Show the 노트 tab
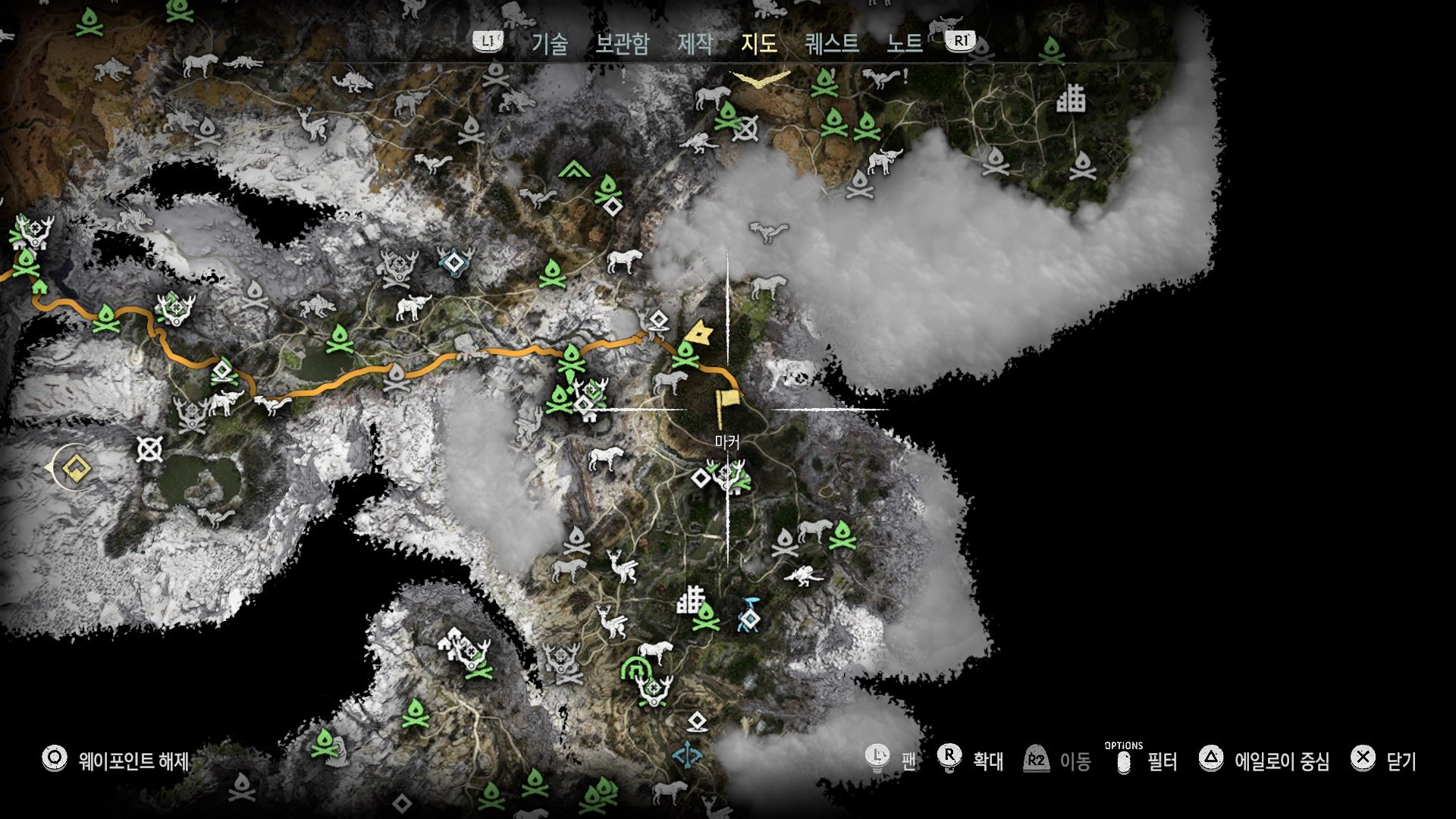 pyautogui.click(x=905, y=43)
